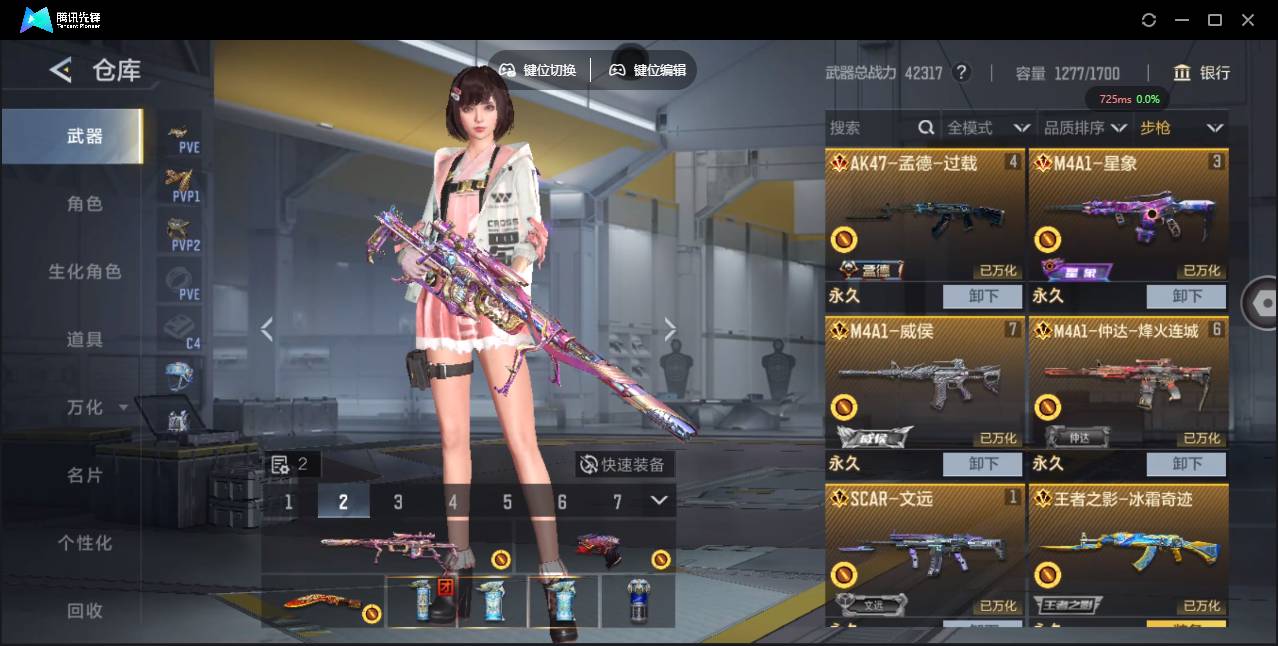The height and width of the screenshot is (646, 1278).
Task: Switch to the 角色 category tab
Action: [x=85, y=204]
